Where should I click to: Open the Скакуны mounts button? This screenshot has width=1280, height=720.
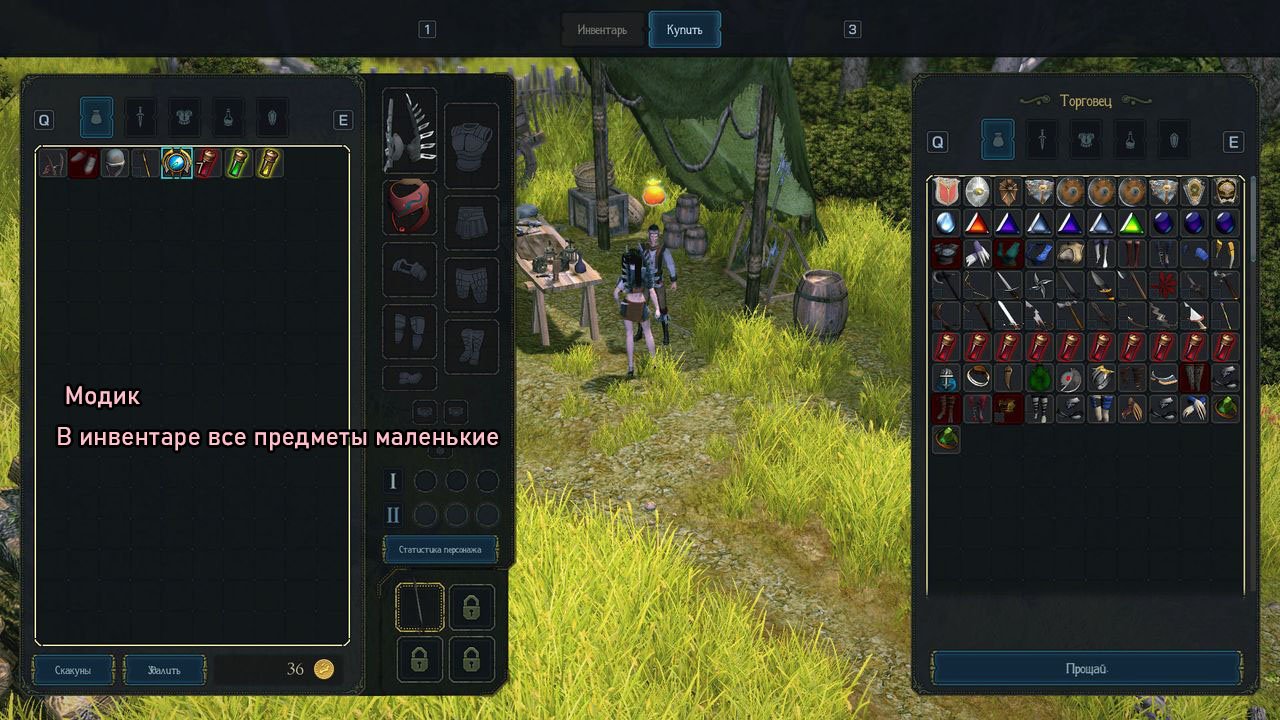click(x=73, y=670)
